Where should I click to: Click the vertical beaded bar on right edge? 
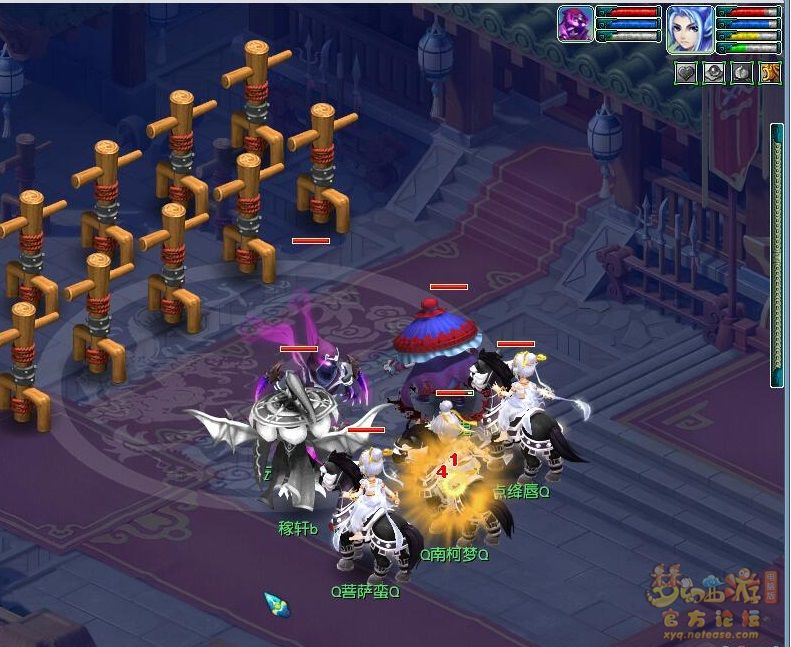point(776,255)
